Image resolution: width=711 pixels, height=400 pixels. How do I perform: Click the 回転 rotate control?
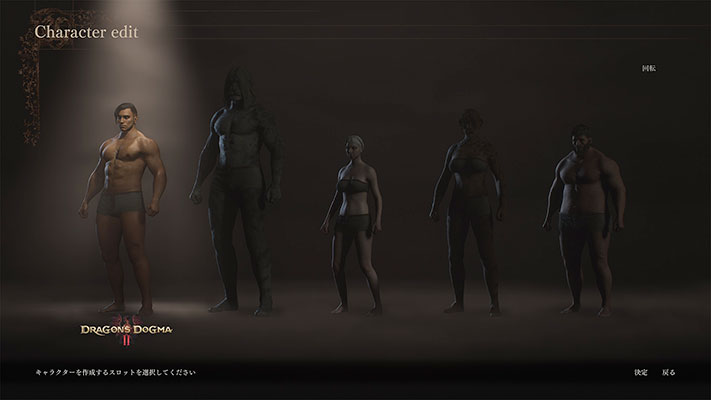pos(648,69)
